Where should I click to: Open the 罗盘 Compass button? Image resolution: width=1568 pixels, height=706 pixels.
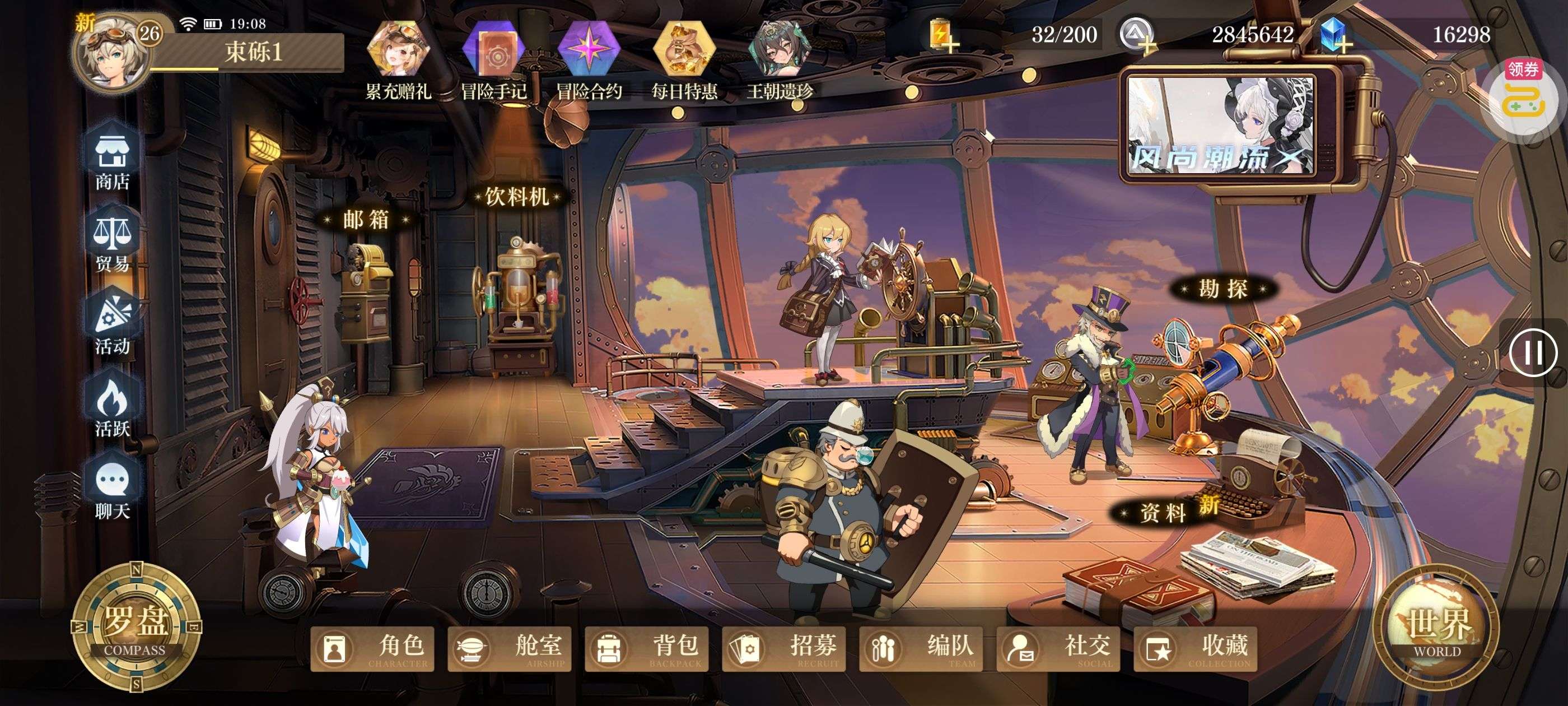136,628
